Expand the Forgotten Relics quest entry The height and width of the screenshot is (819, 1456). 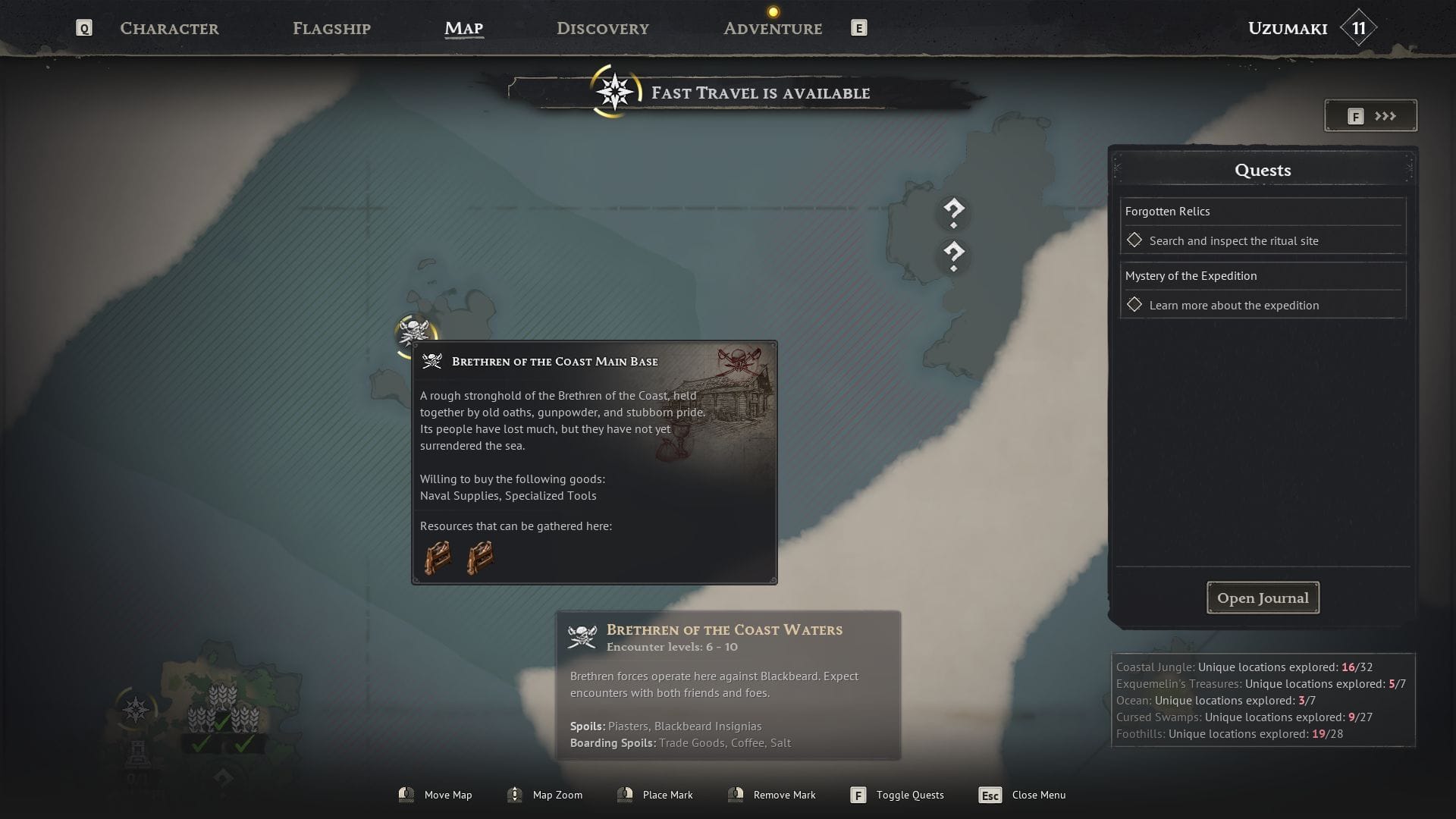pos(1168,212)
